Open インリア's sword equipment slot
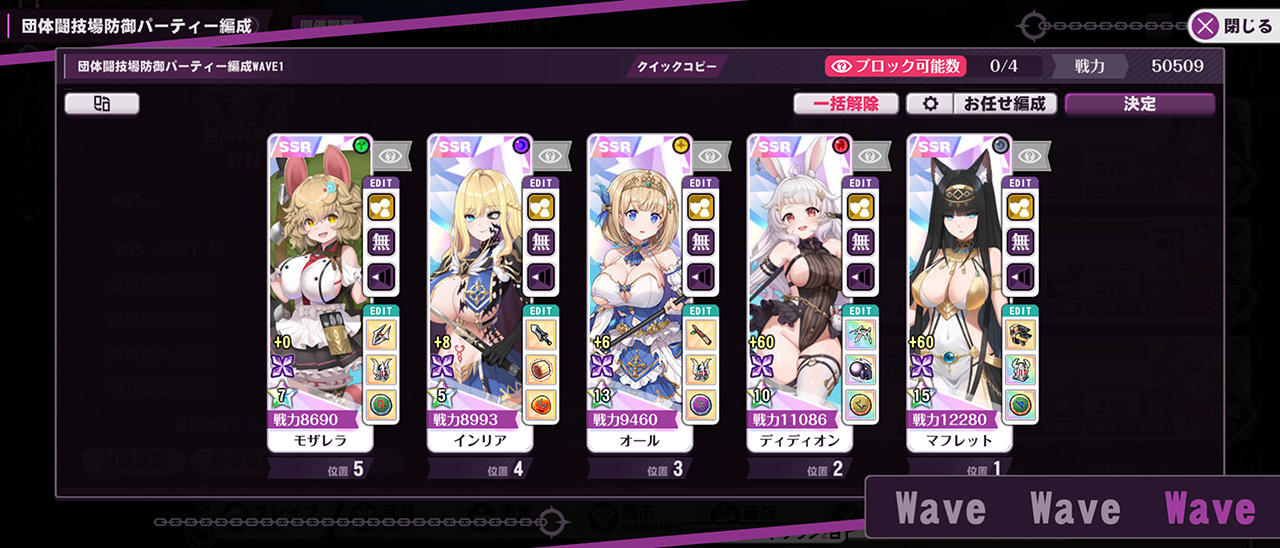This screenshot has width=1280, height=548. click(541, 334)
